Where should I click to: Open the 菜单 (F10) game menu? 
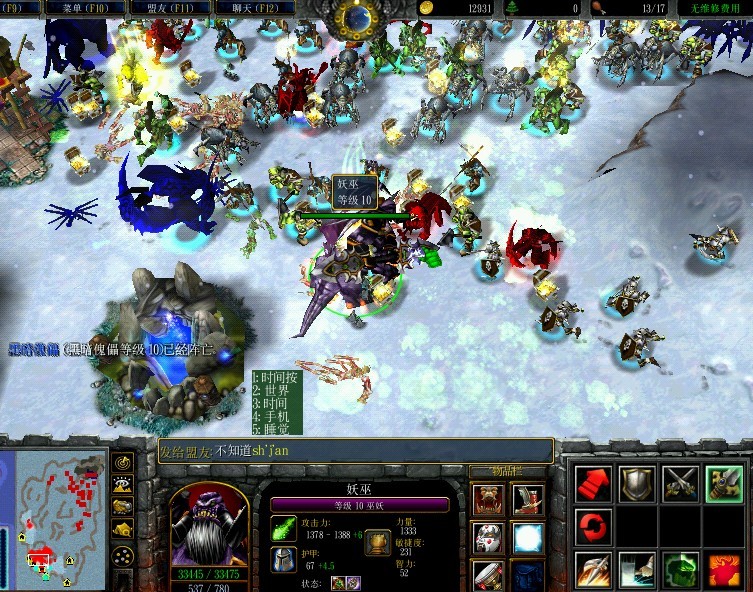77,8
